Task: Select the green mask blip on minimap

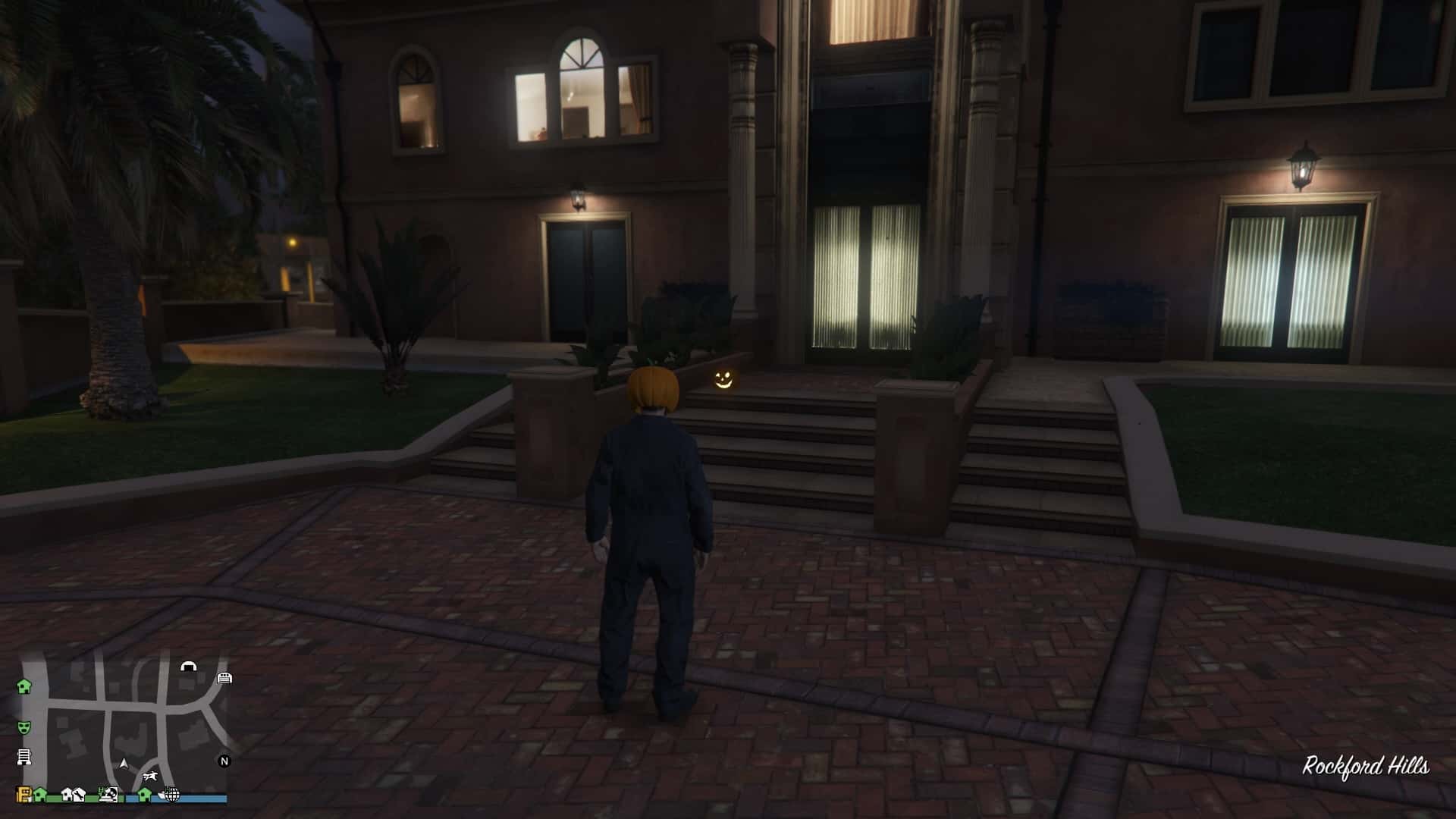Action: (24, 726)
